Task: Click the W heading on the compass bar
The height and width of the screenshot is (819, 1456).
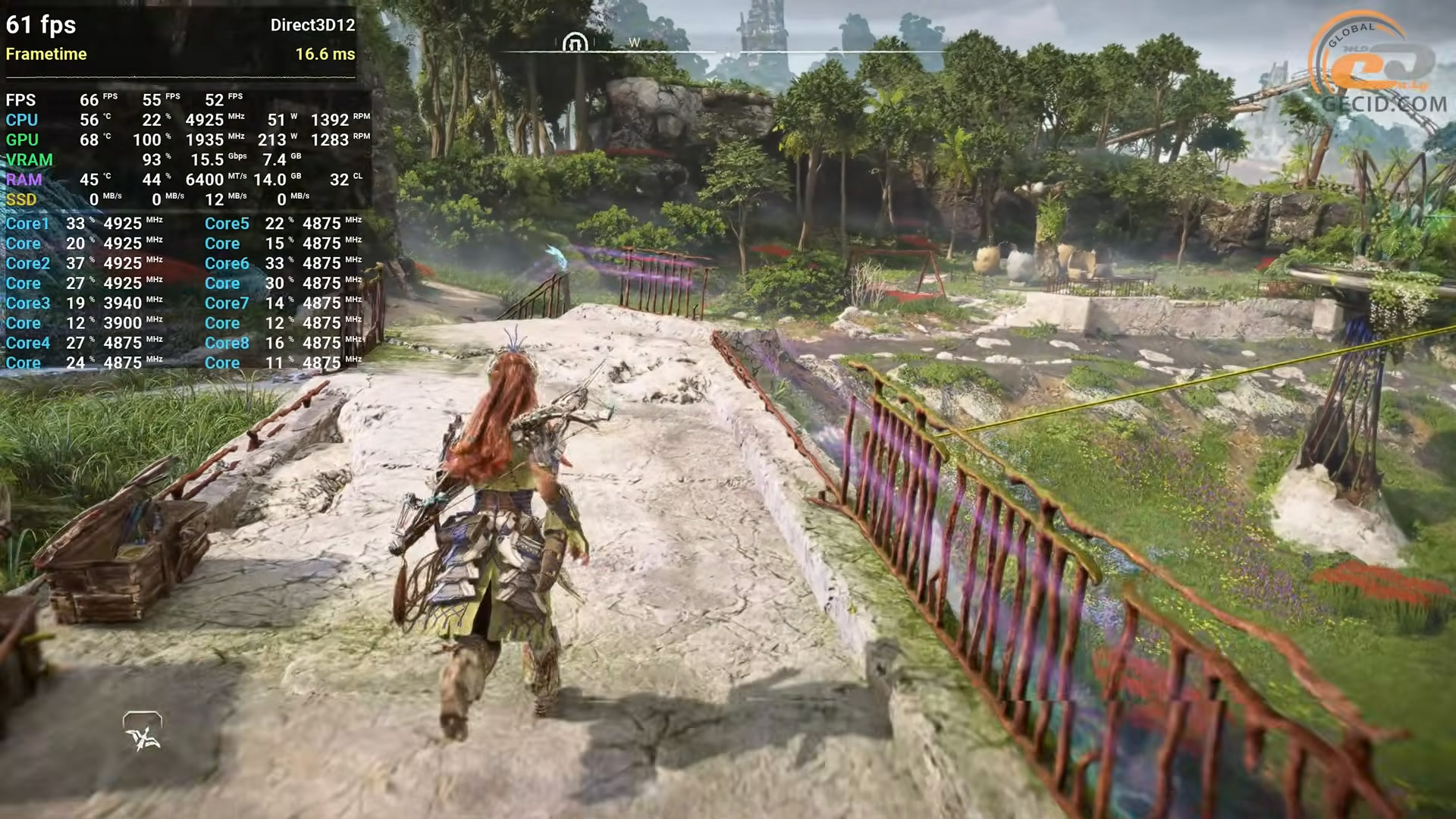Action: click(x=635, y=43)
